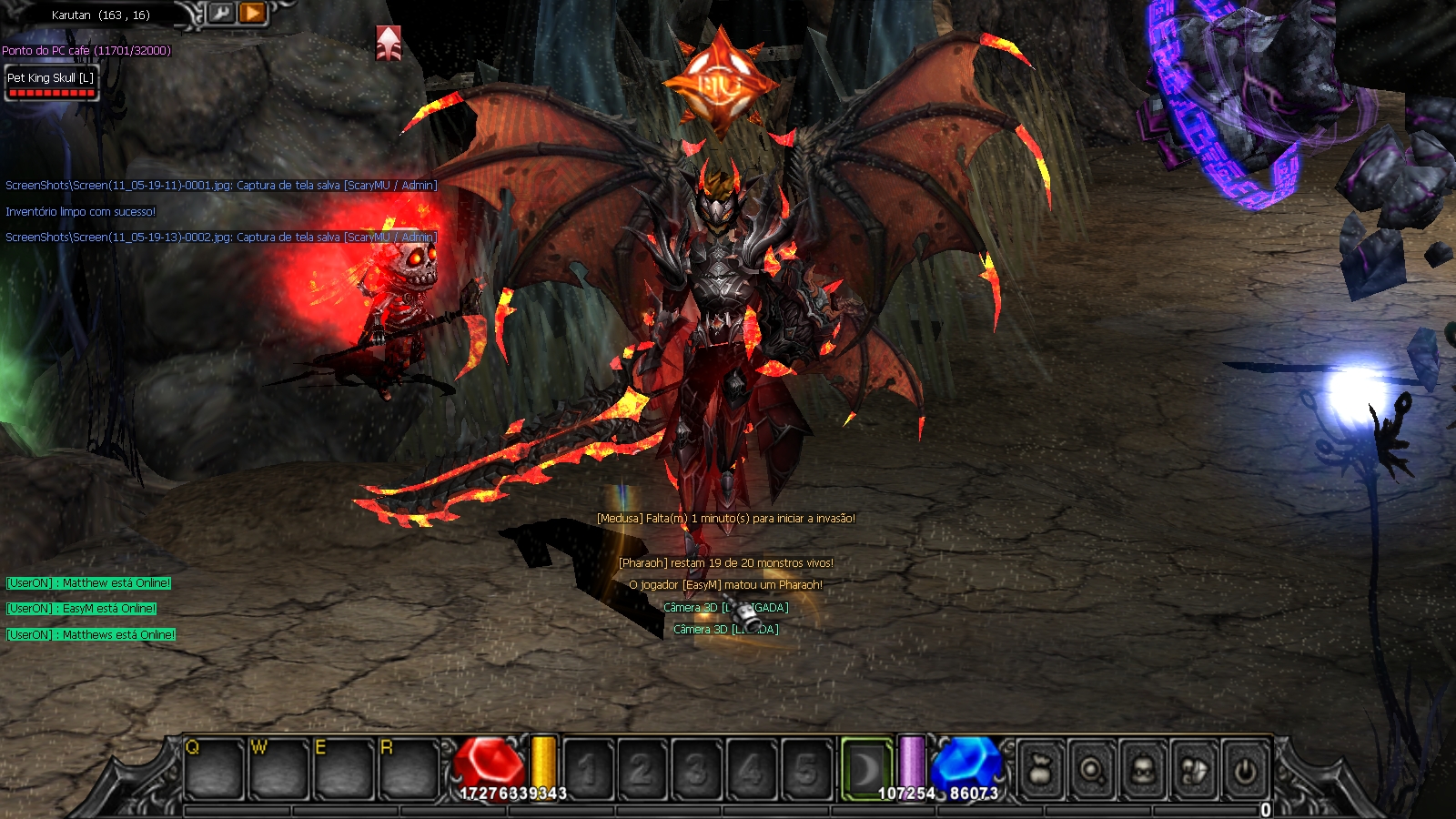The image size is (1456, 819).
Task: Click the orange play arrow button
Action: coord(252,13)
